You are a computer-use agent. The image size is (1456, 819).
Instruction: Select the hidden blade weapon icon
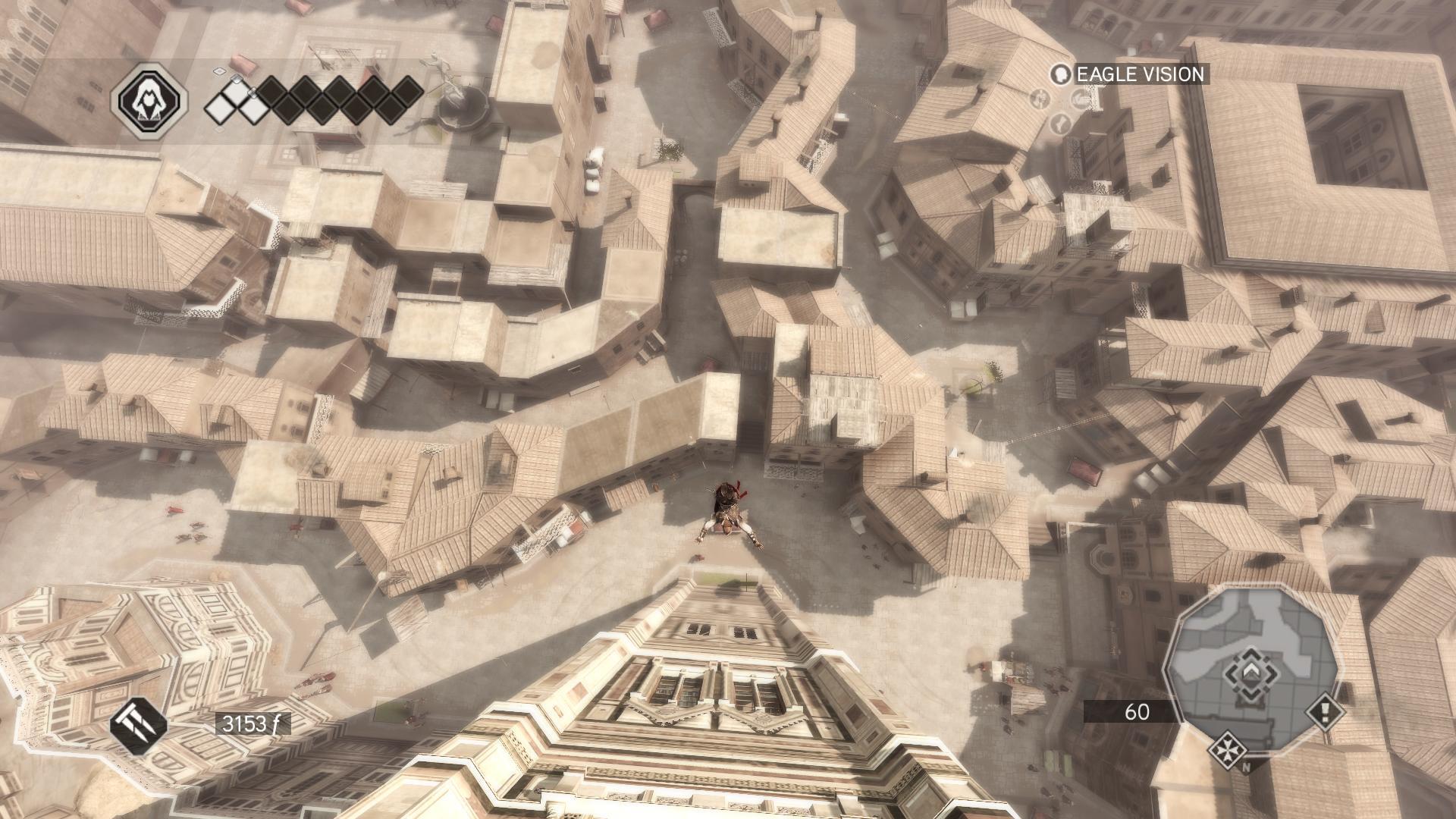click(139, 723)
